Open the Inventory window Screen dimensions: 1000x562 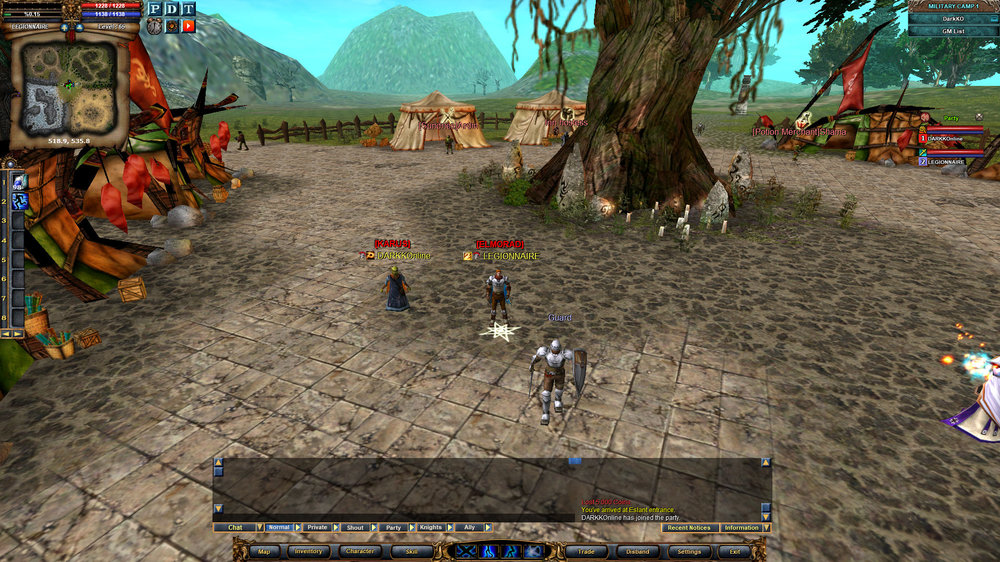tap(308, 551)
